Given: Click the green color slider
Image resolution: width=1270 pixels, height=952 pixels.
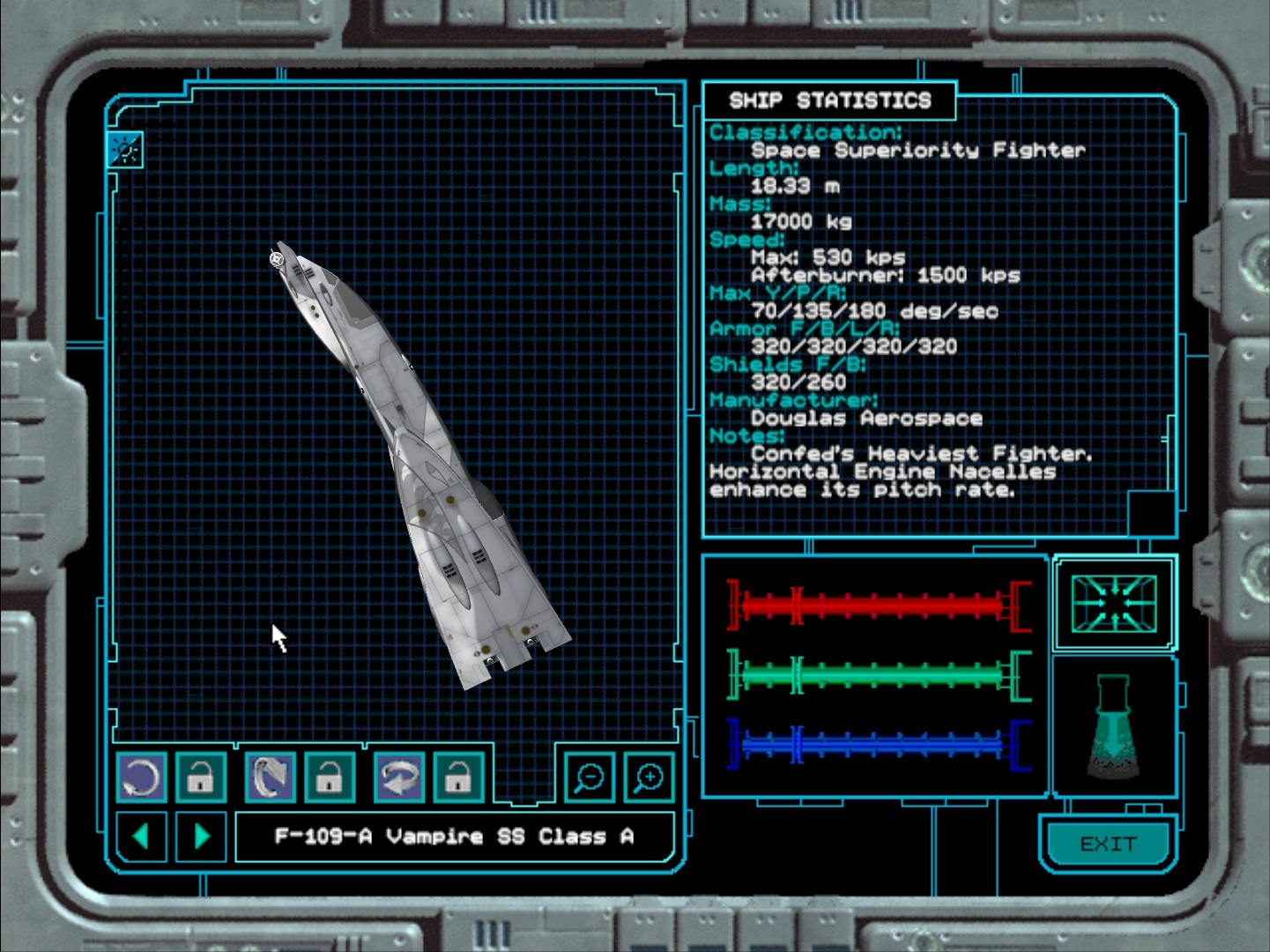Looking at the screenshot, I should point(878,675).
